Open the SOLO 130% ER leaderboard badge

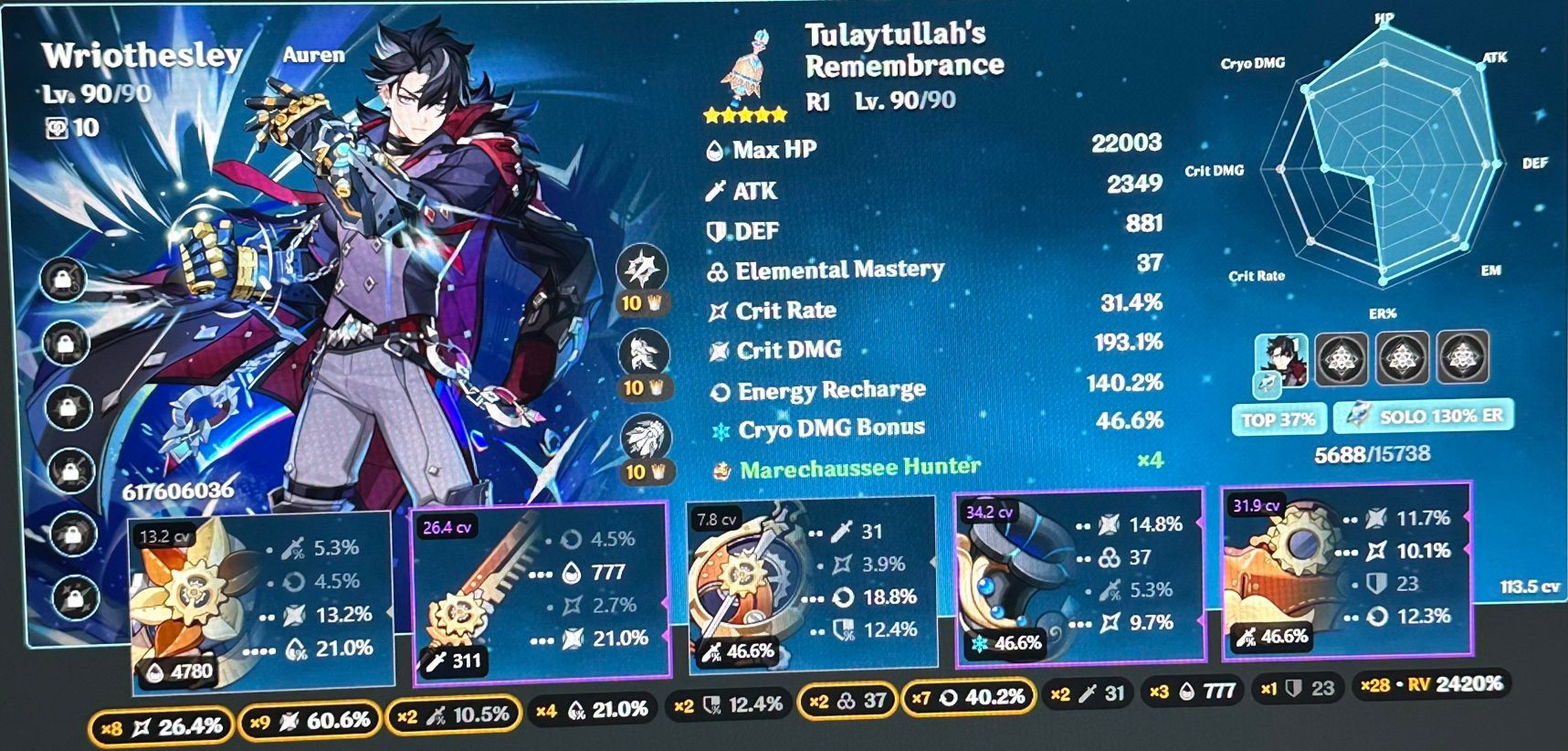1422,416
